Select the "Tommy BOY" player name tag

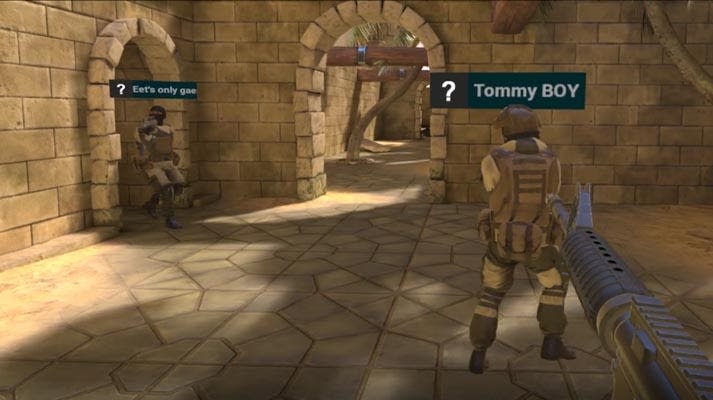tap(508, 91)
